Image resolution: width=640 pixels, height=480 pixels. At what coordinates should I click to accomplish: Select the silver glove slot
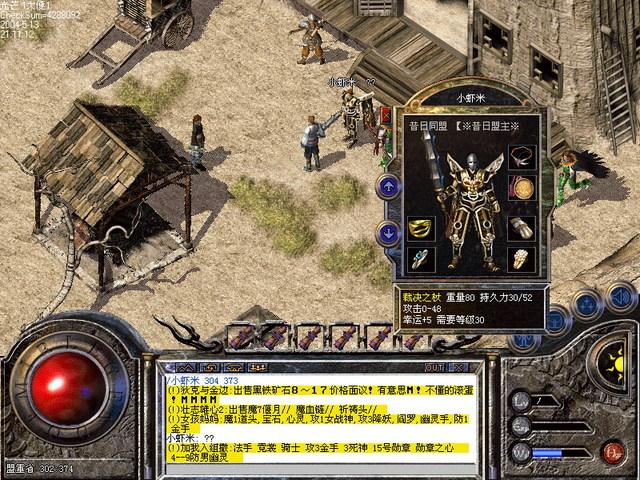click(520, 228)
